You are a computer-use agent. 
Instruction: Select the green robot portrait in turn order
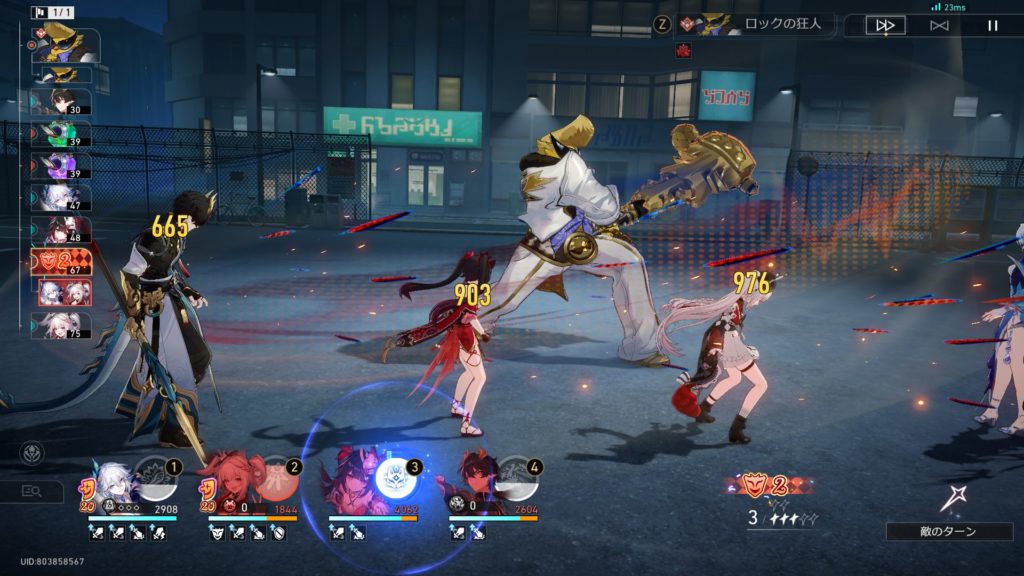(x=66, y=133)
